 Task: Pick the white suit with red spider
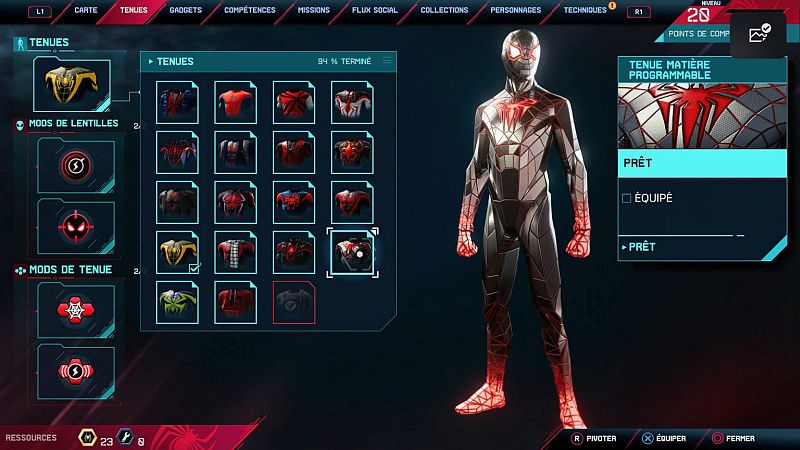click(352, 102)
